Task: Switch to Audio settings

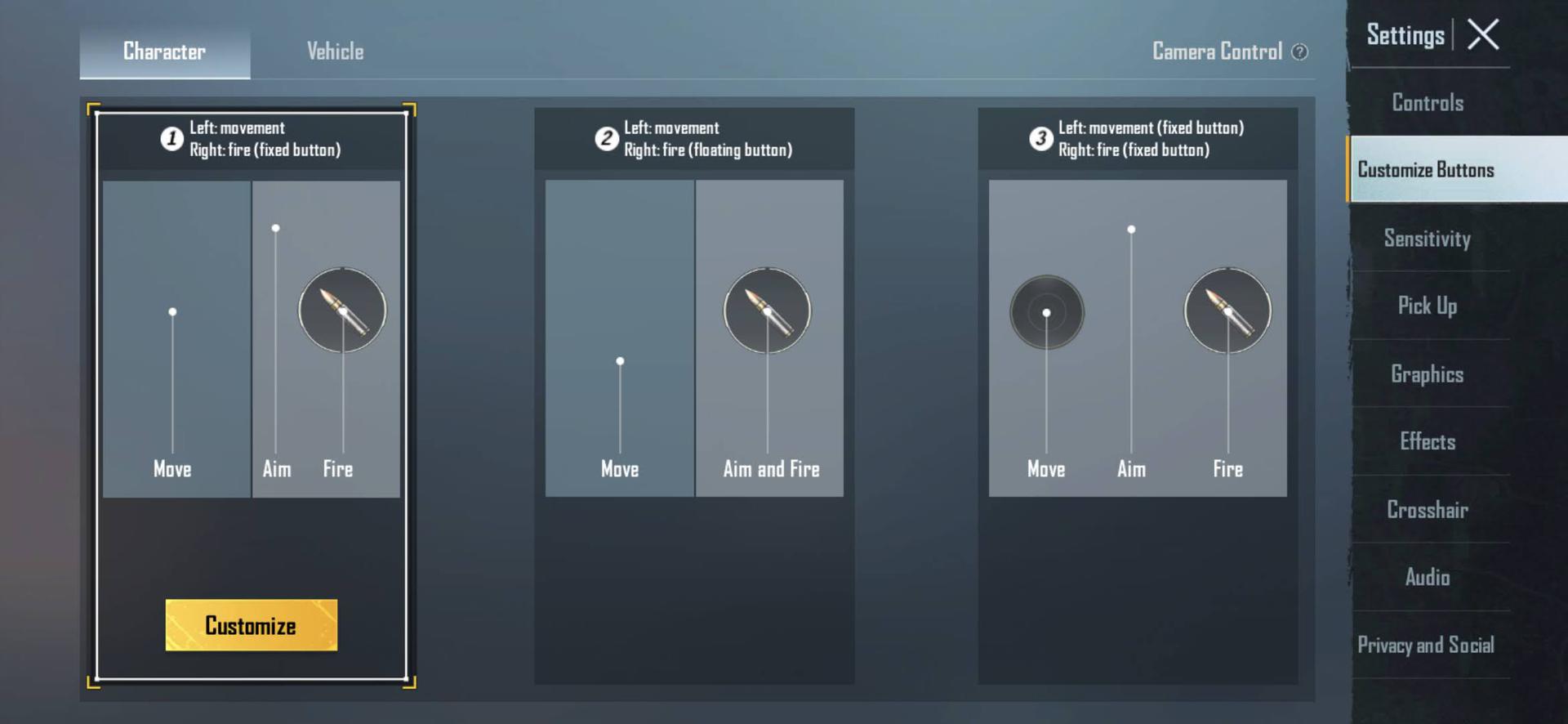Action: [x=1427, y=577]
